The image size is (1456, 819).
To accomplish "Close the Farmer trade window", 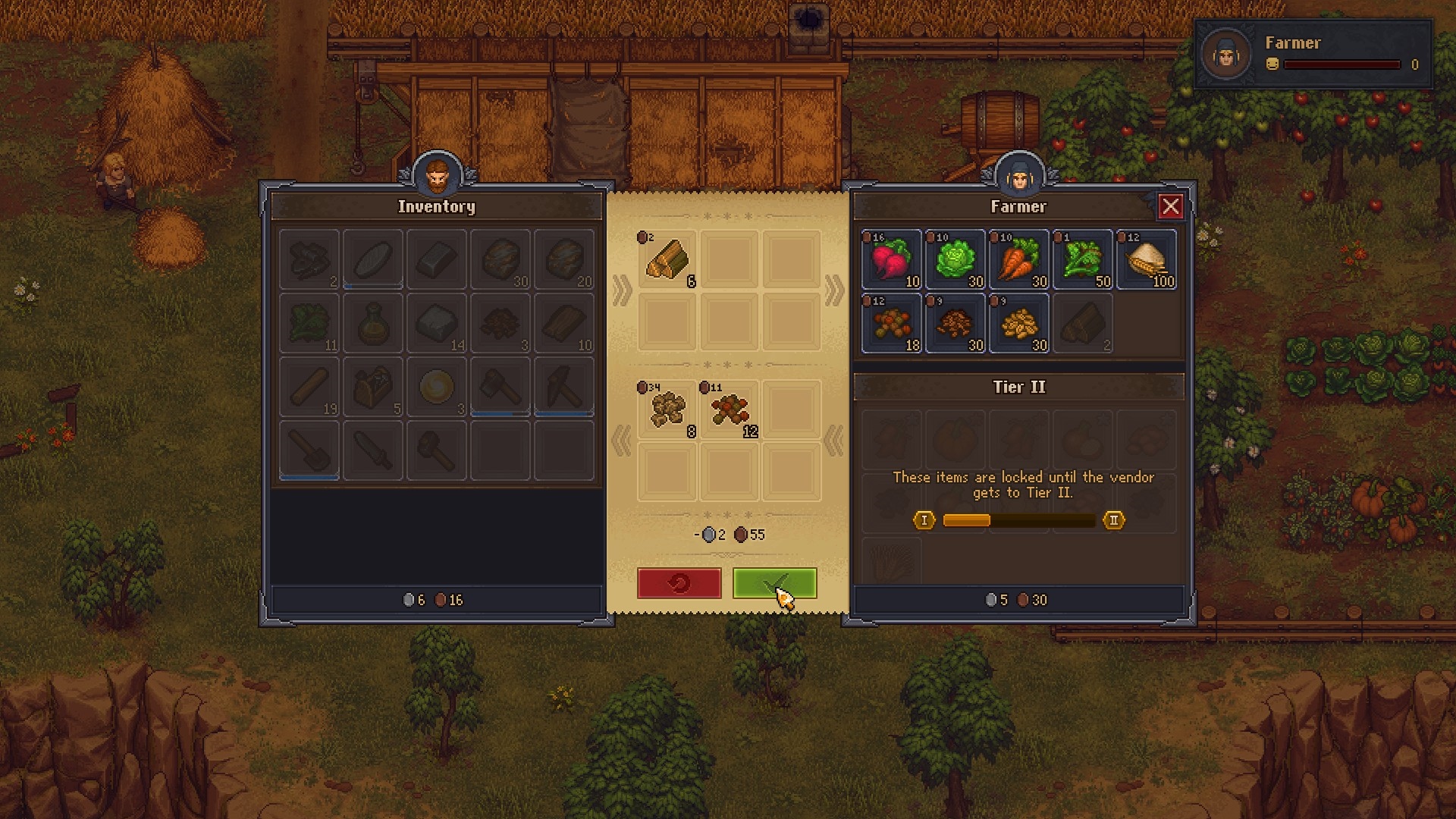I will (1170, 206).
